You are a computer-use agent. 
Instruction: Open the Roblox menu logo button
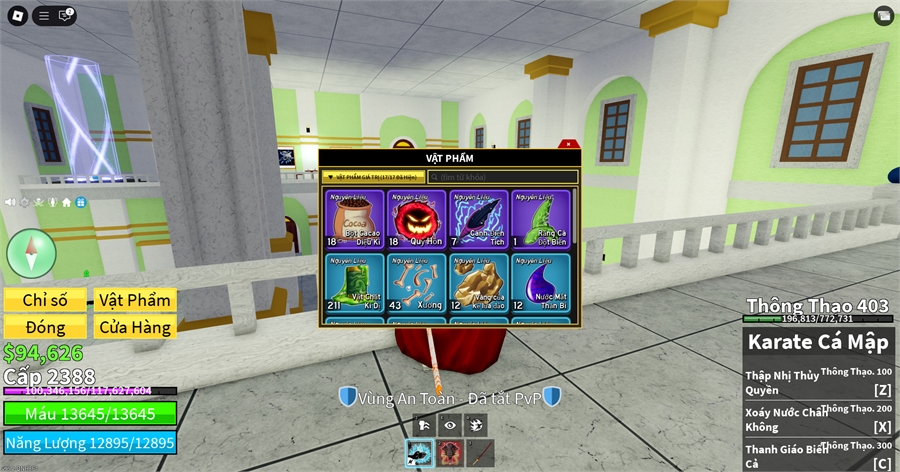coord(17,15)
